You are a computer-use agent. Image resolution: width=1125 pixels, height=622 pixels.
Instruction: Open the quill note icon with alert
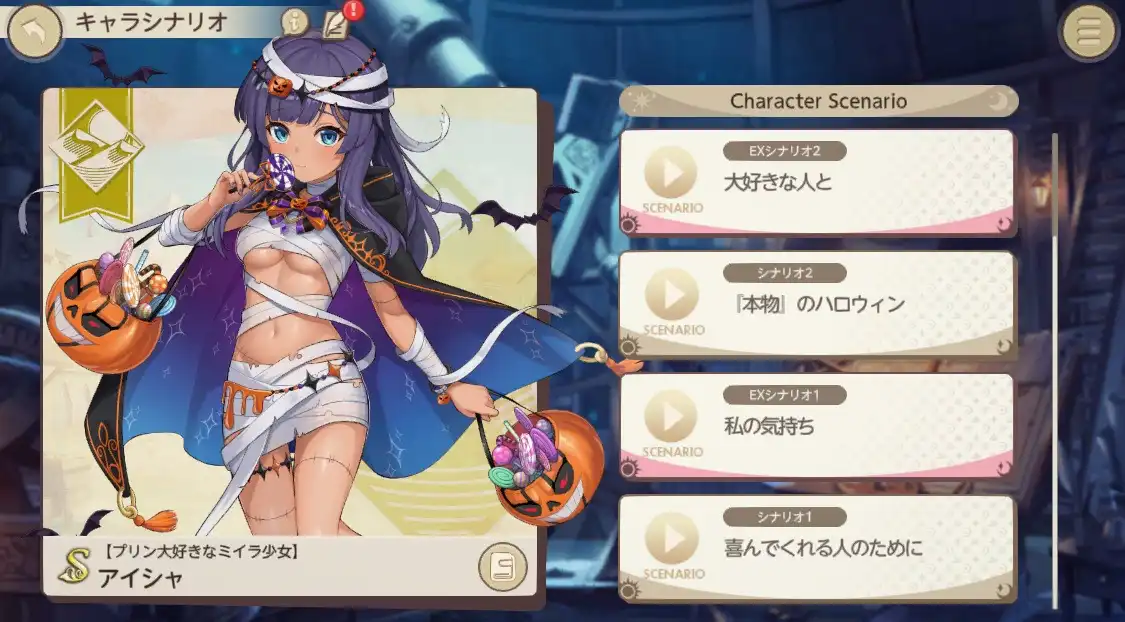click(337, 21)
